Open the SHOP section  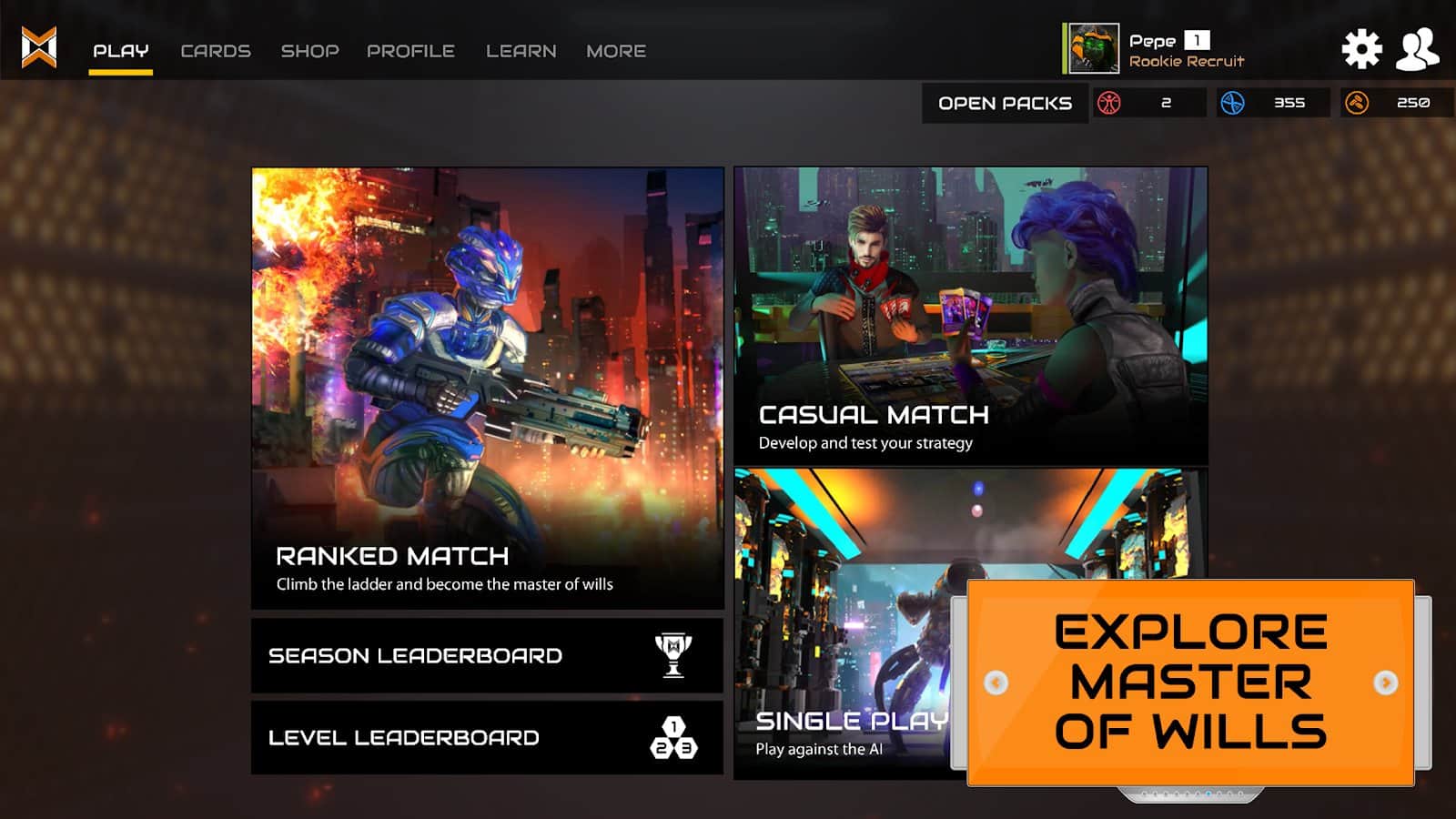[310, 51]
